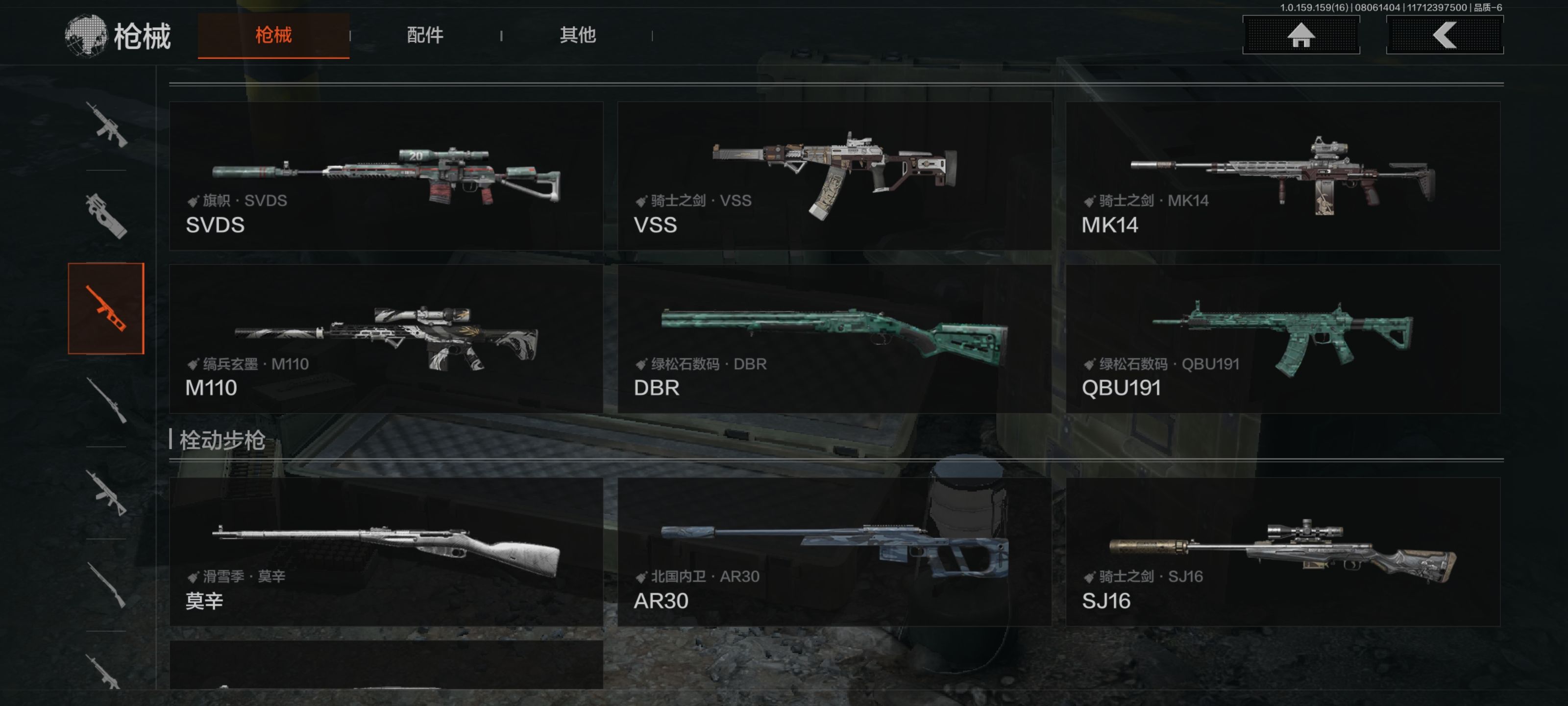The width and height of the screenshot is (1568, 706).
Task: Switch to the submachine gun category icon
Action: (x=106, y=216)
